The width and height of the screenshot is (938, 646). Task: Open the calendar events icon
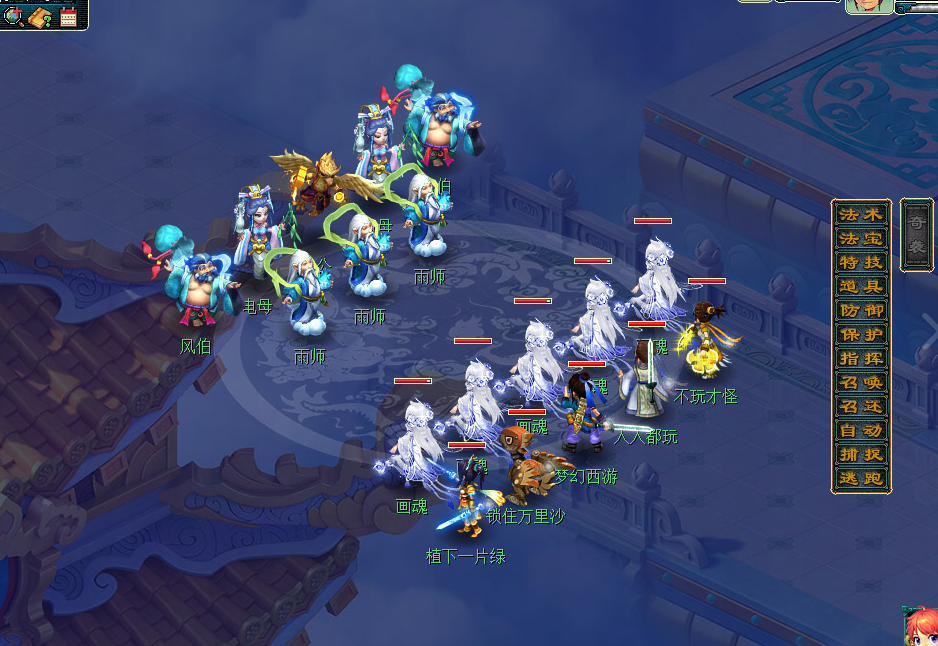pos(68,16)
